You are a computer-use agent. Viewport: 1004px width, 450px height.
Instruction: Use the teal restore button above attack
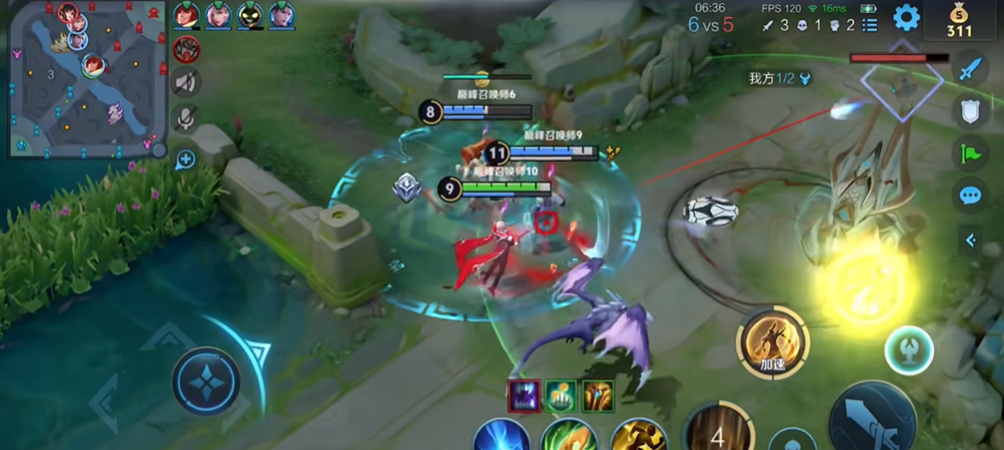click(909, 350)
